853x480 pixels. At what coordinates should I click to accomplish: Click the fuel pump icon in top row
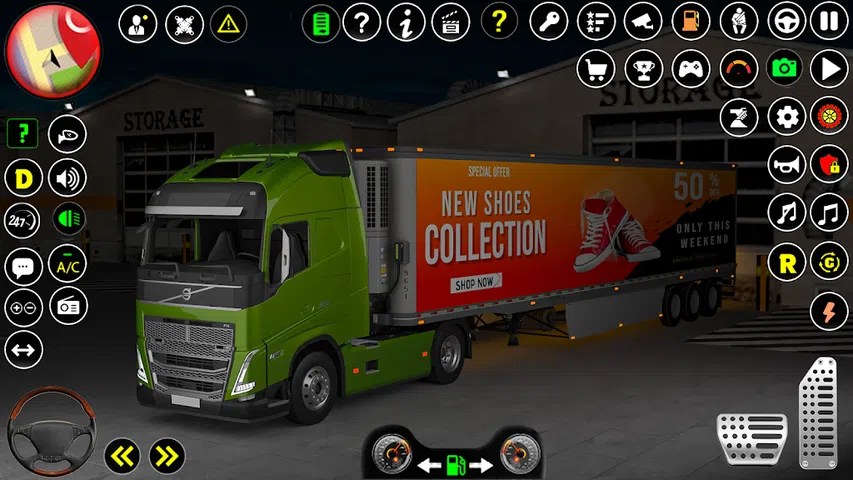click(690, 21)
